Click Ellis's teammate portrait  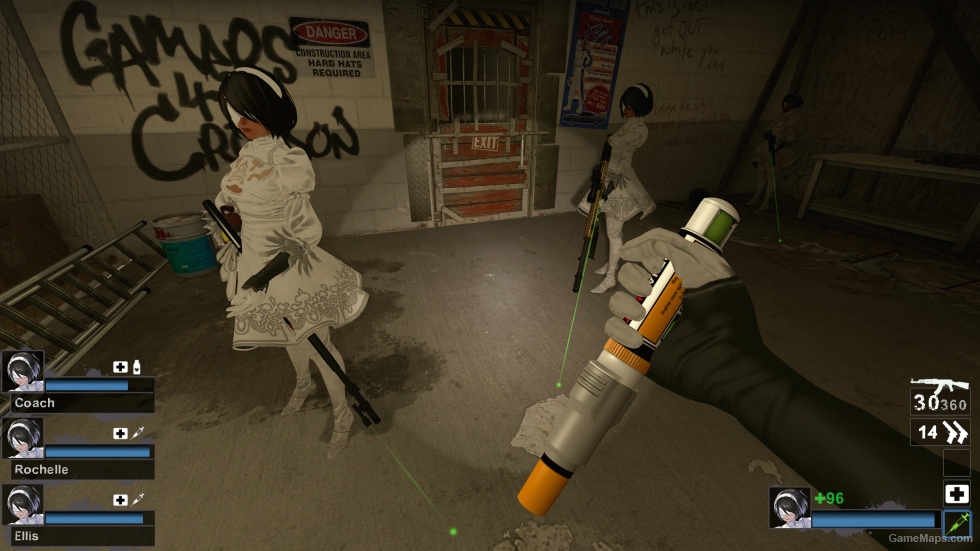[x=22, y=505]
